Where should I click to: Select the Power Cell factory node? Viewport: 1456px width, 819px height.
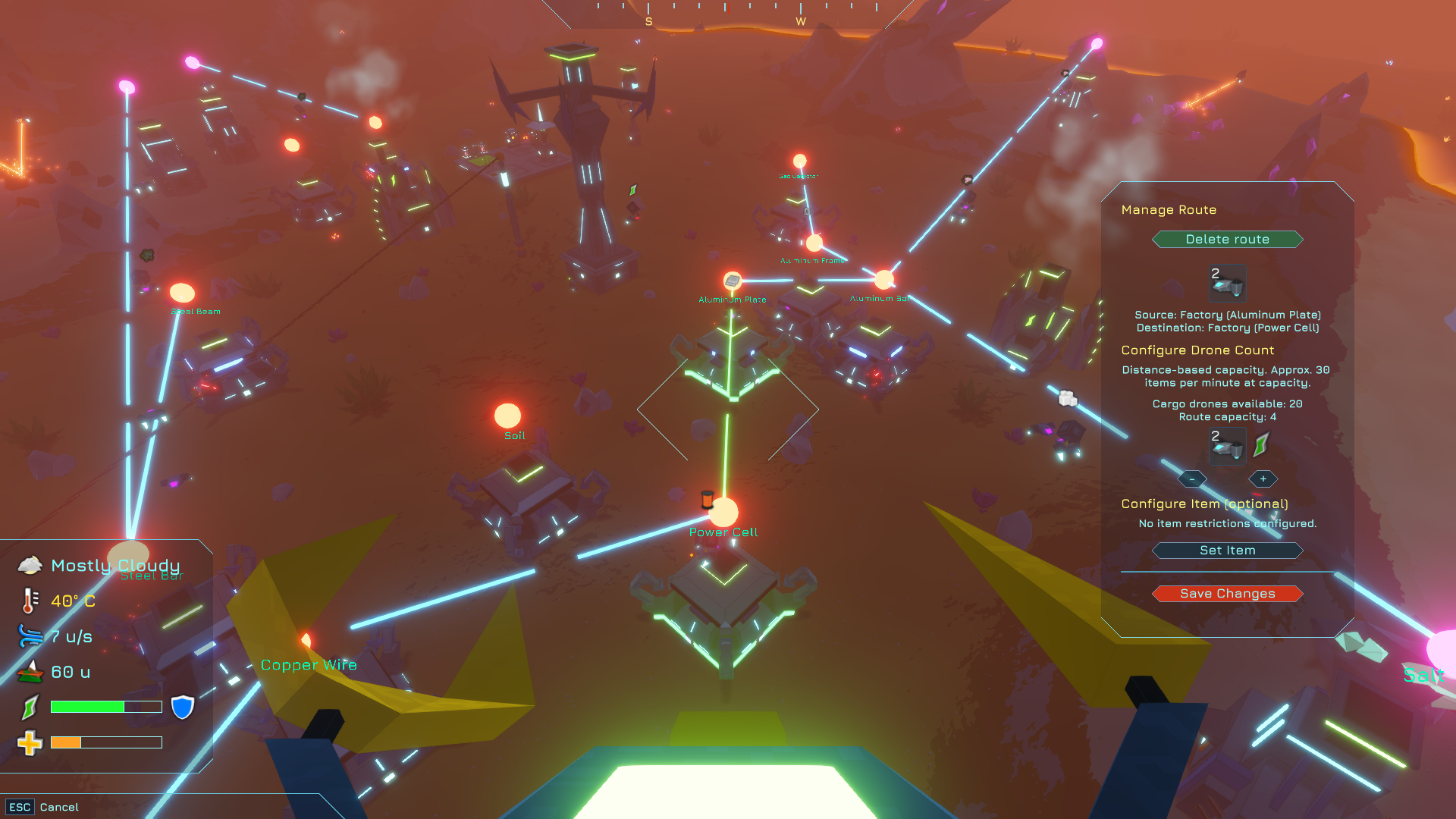point(724,513)
